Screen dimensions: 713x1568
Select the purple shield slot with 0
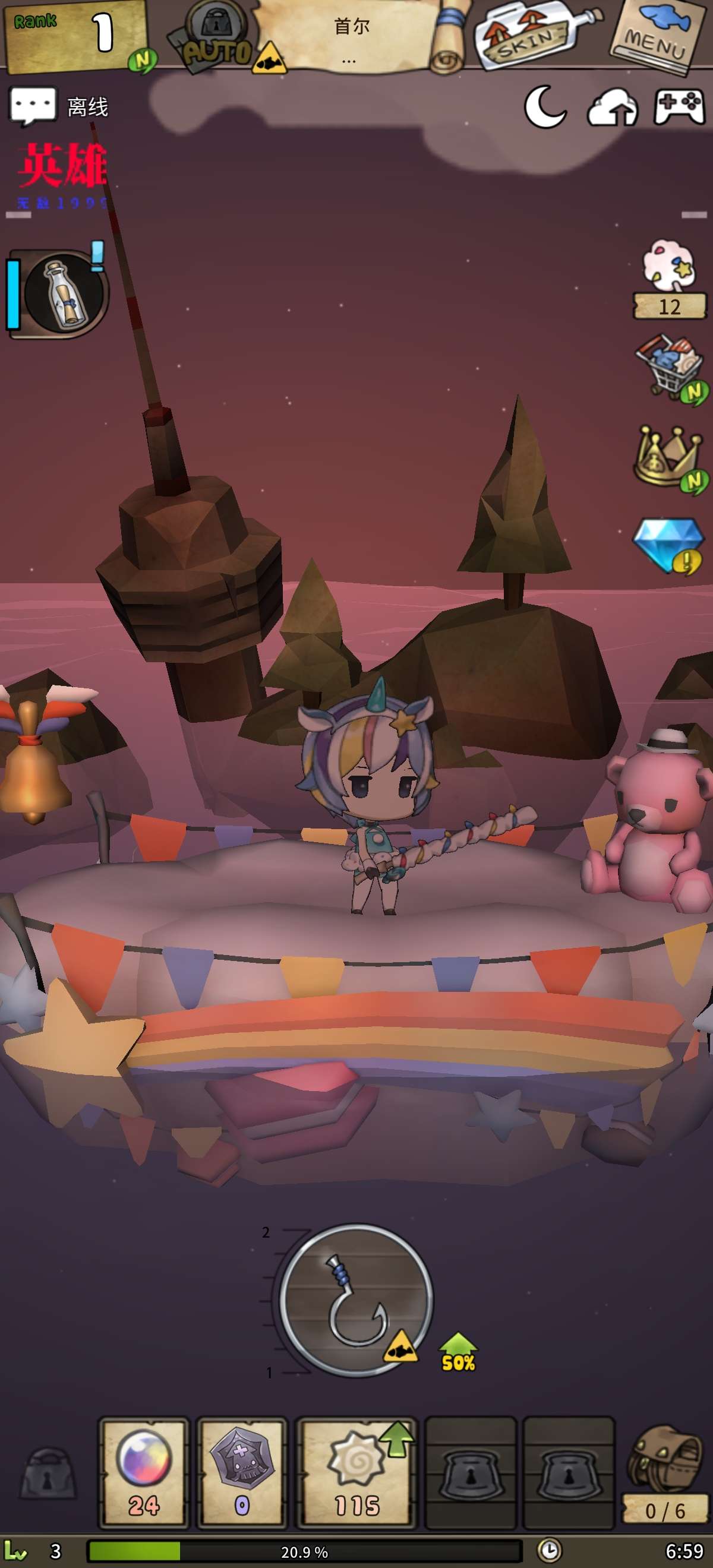click(242, 1472)
